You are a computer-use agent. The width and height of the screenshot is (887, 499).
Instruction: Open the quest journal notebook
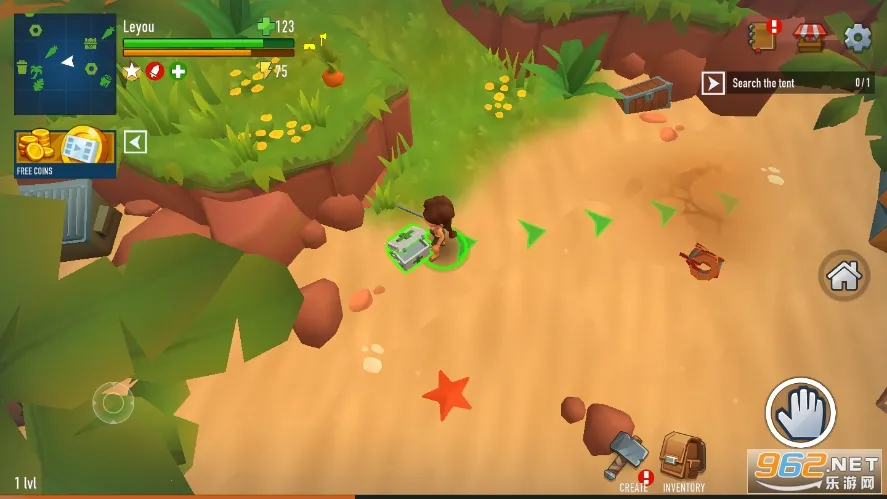pyautogui.click(x=763, y=37)
